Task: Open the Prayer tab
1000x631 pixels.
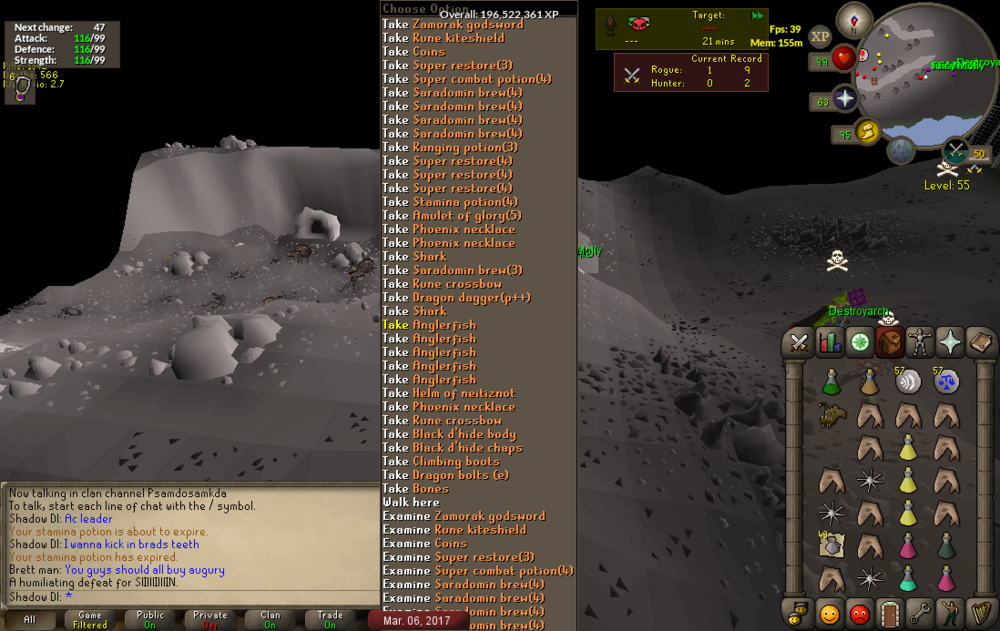Action: 948,343
